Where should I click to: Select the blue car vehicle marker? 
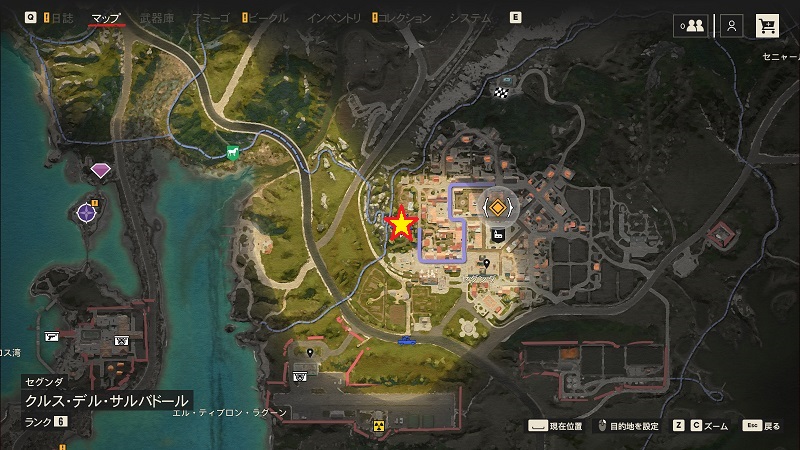tap(407, 340)
